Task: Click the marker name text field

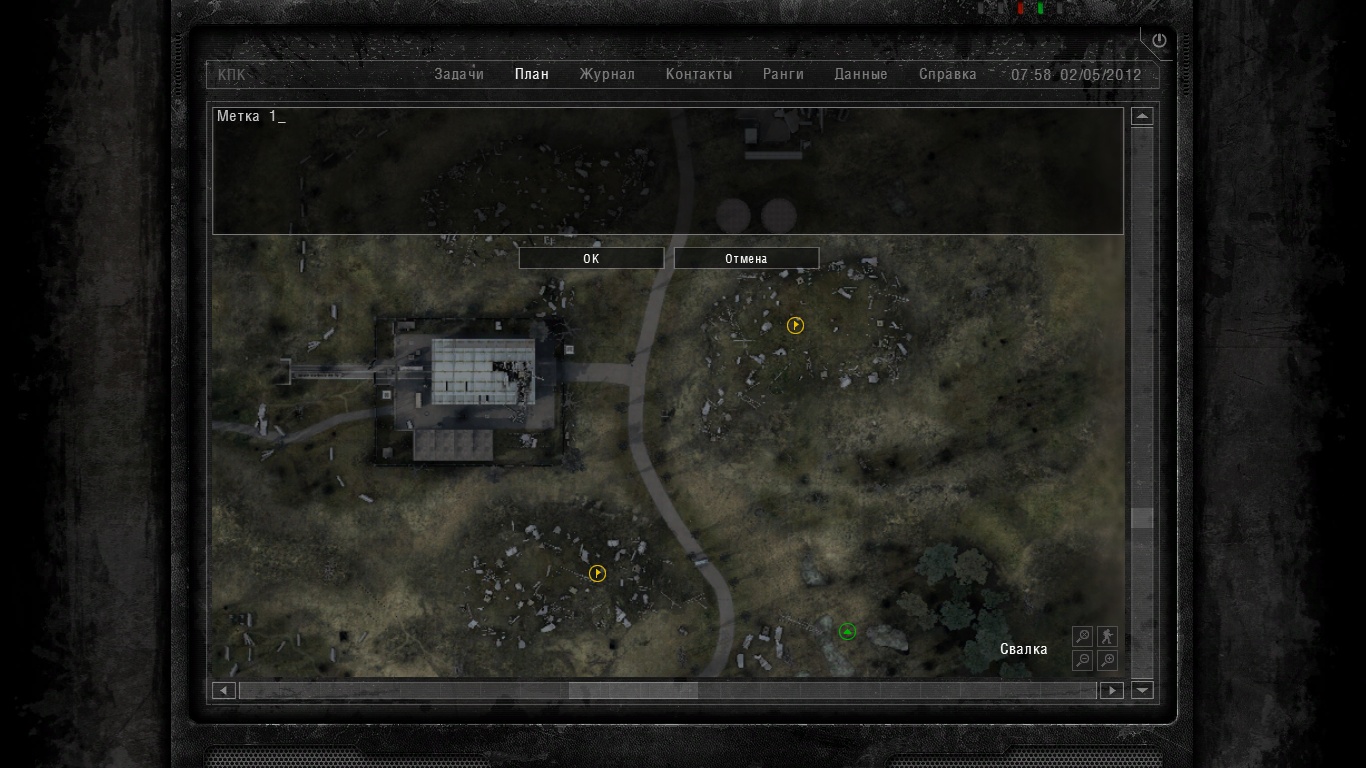Action: (x=667, y=171)
